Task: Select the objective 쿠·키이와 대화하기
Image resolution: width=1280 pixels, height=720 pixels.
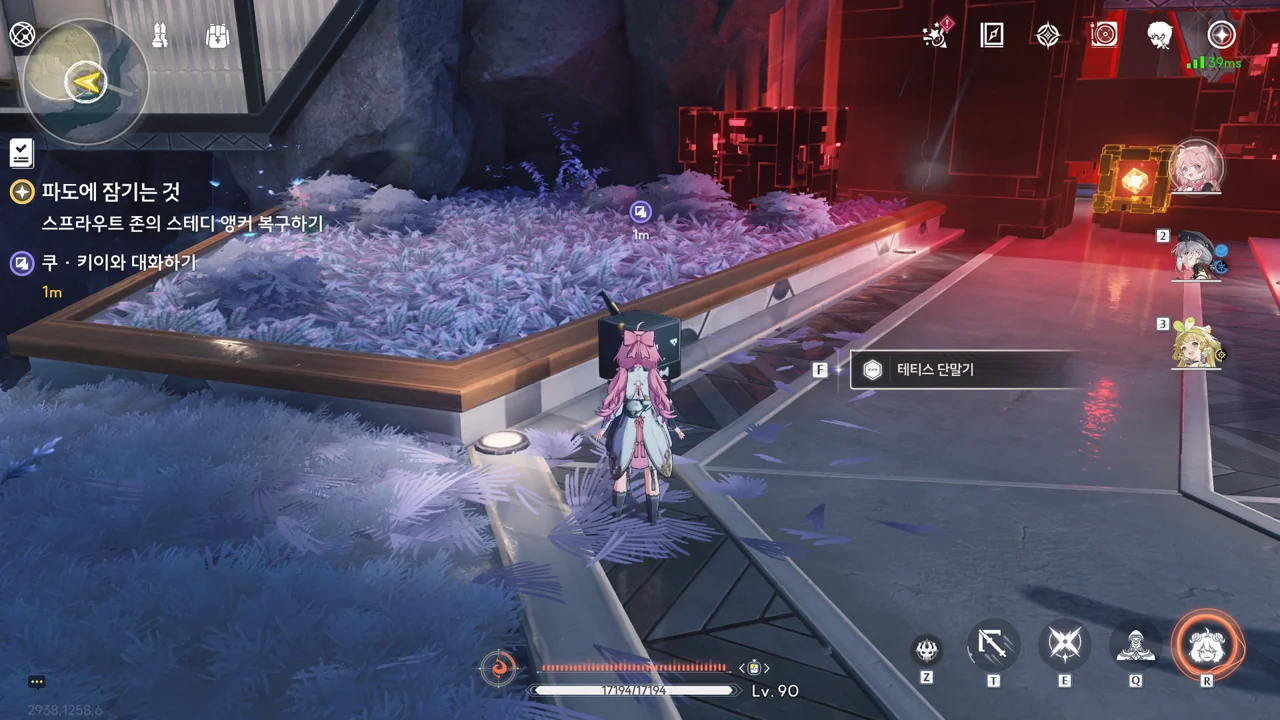Action: [118, 263]
